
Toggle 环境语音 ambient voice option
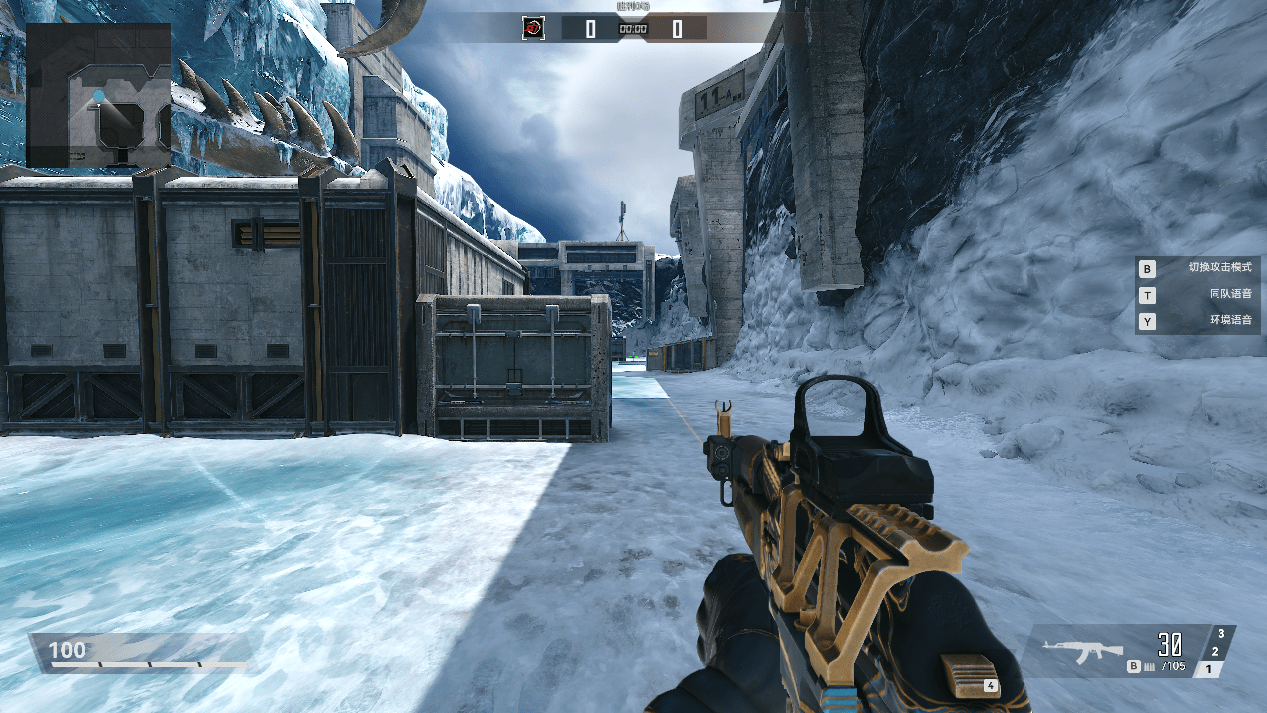point(1199,321)
